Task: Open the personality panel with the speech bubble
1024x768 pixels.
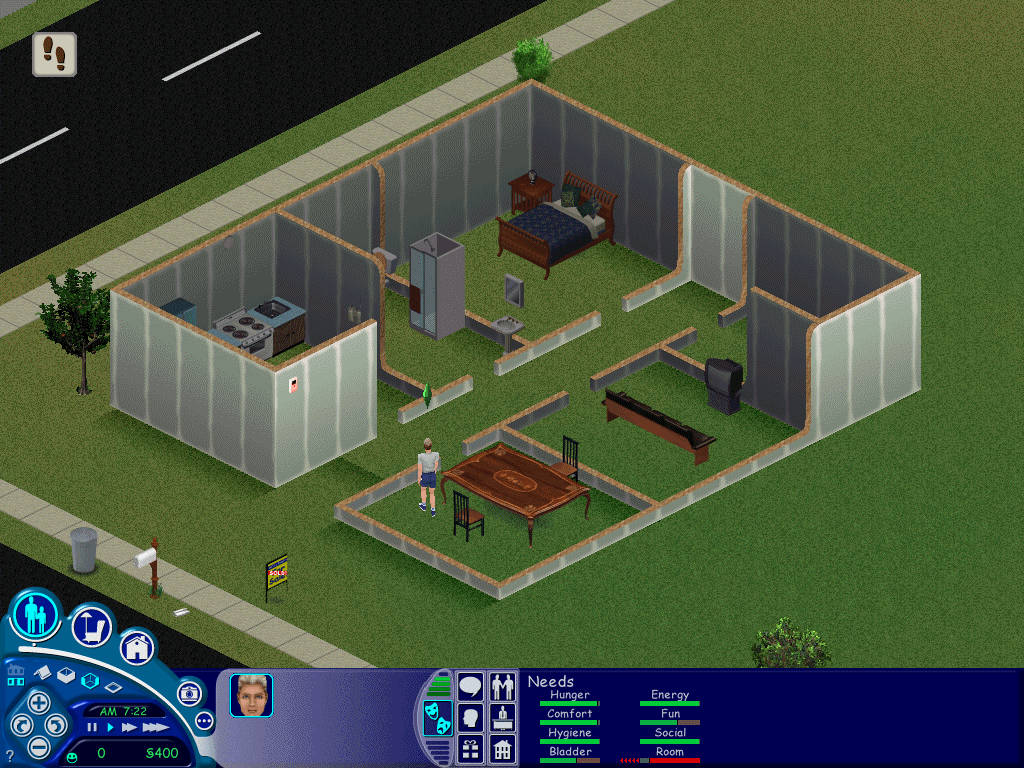Action: tap(470, 686)
